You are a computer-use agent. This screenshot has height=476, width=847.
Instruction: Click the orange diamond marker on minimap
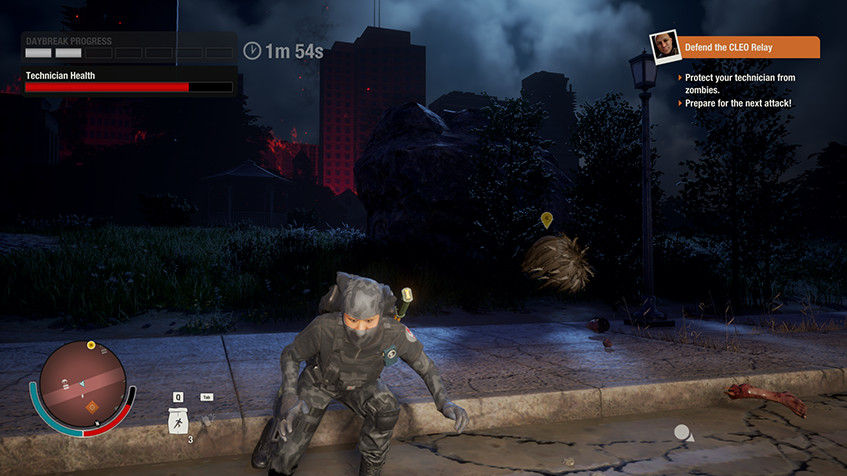[93, 407]
